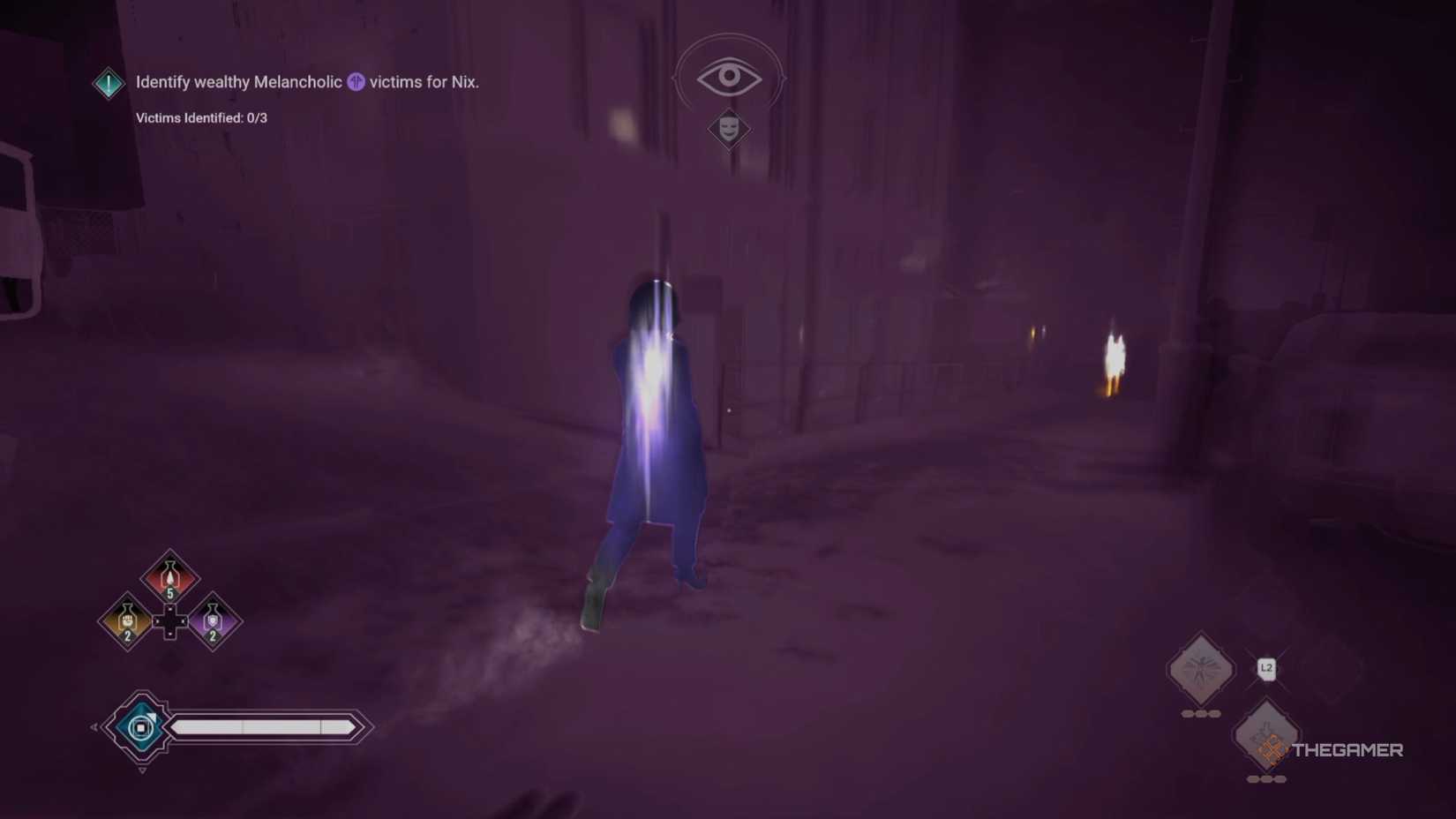Click the circular resource emblem on the blood bar
The height and width of the screenshot is (819, 1456).
click(141, 726)
